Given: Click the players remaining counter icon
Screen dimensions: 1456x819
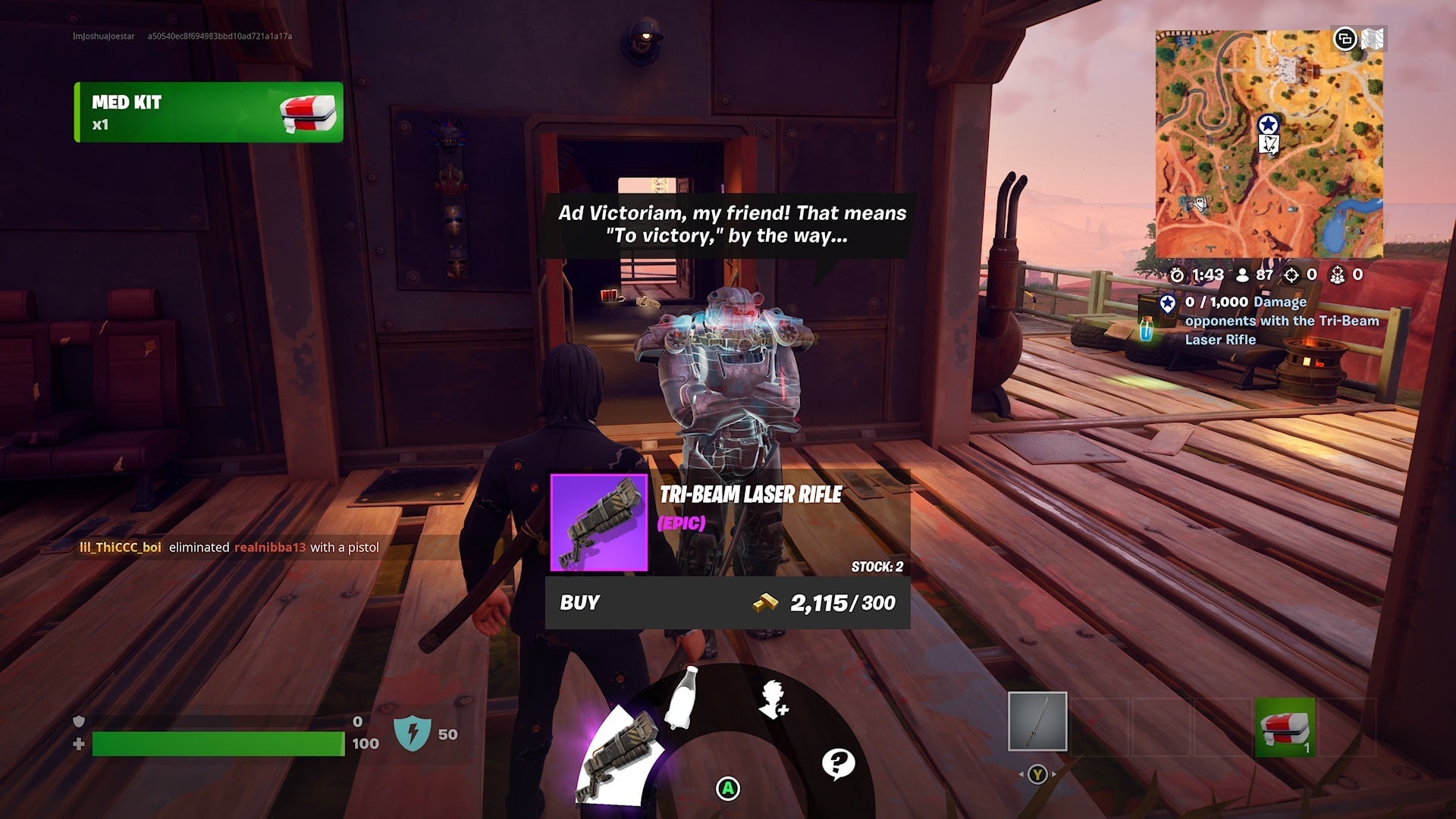Looking at the screenshot, I should coord(1241,276).
